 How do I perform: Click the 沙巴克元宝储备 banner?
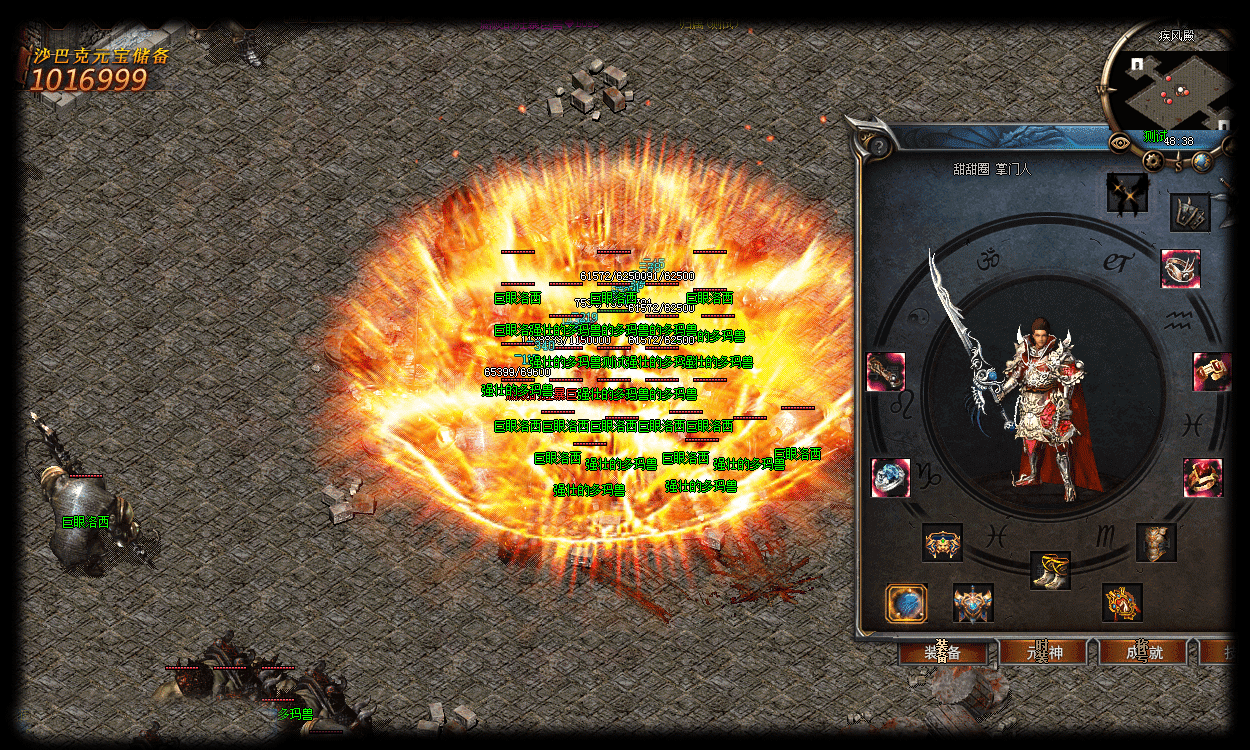[99, 70]
